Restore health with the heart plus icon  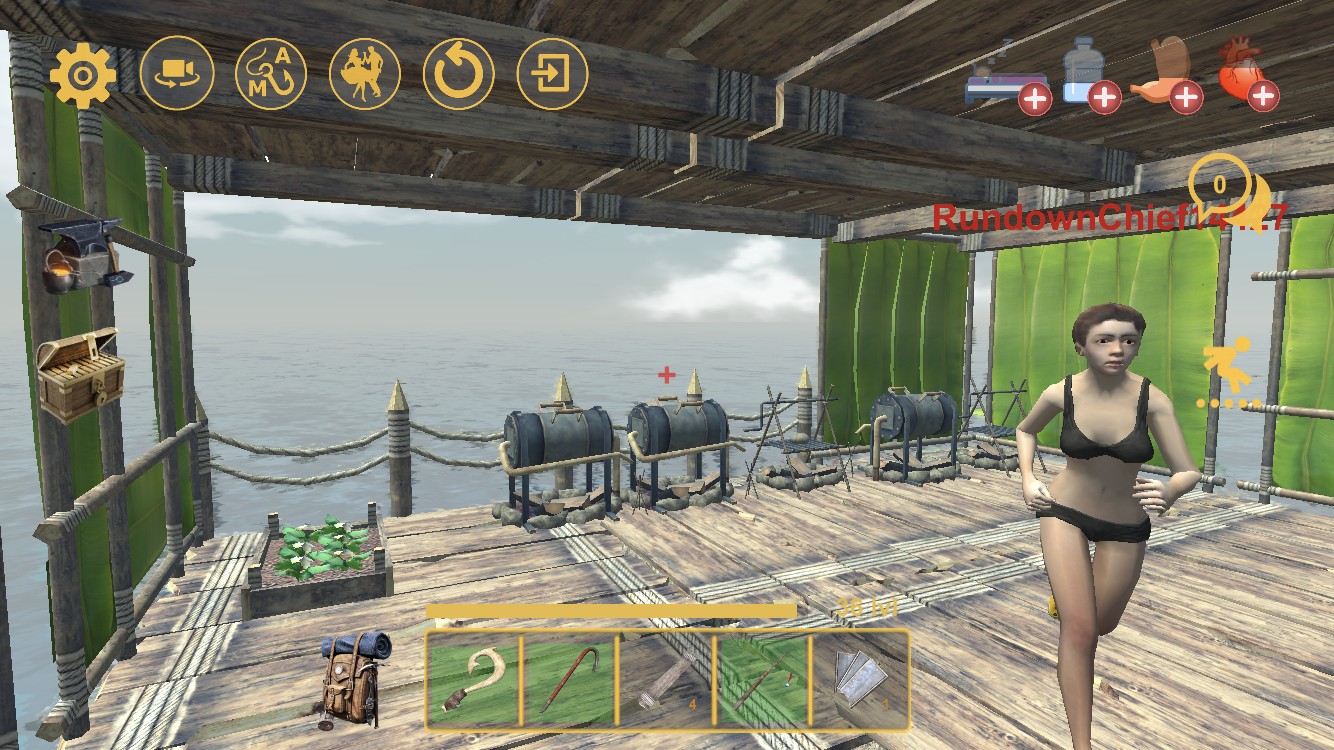(x=1248, y=75)
